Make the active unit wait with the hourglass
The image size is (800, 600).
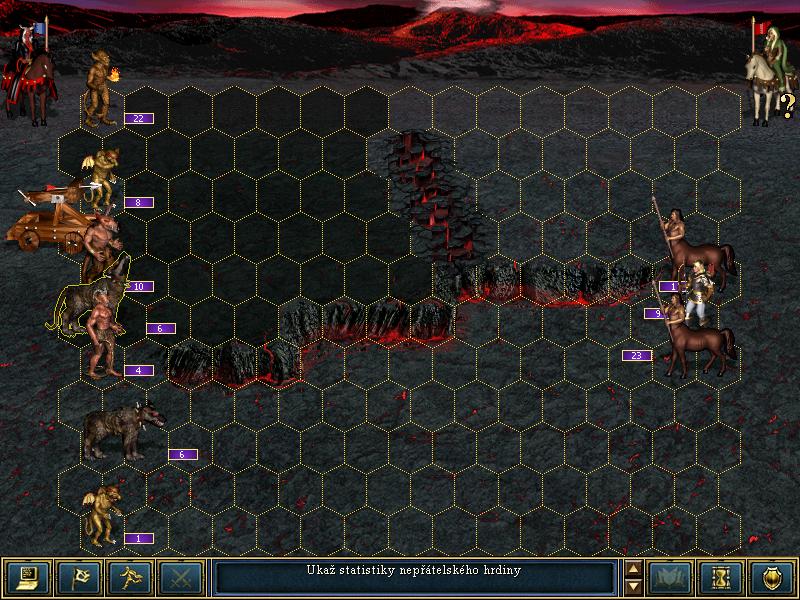pyautogui.click(x=720, y=577)
